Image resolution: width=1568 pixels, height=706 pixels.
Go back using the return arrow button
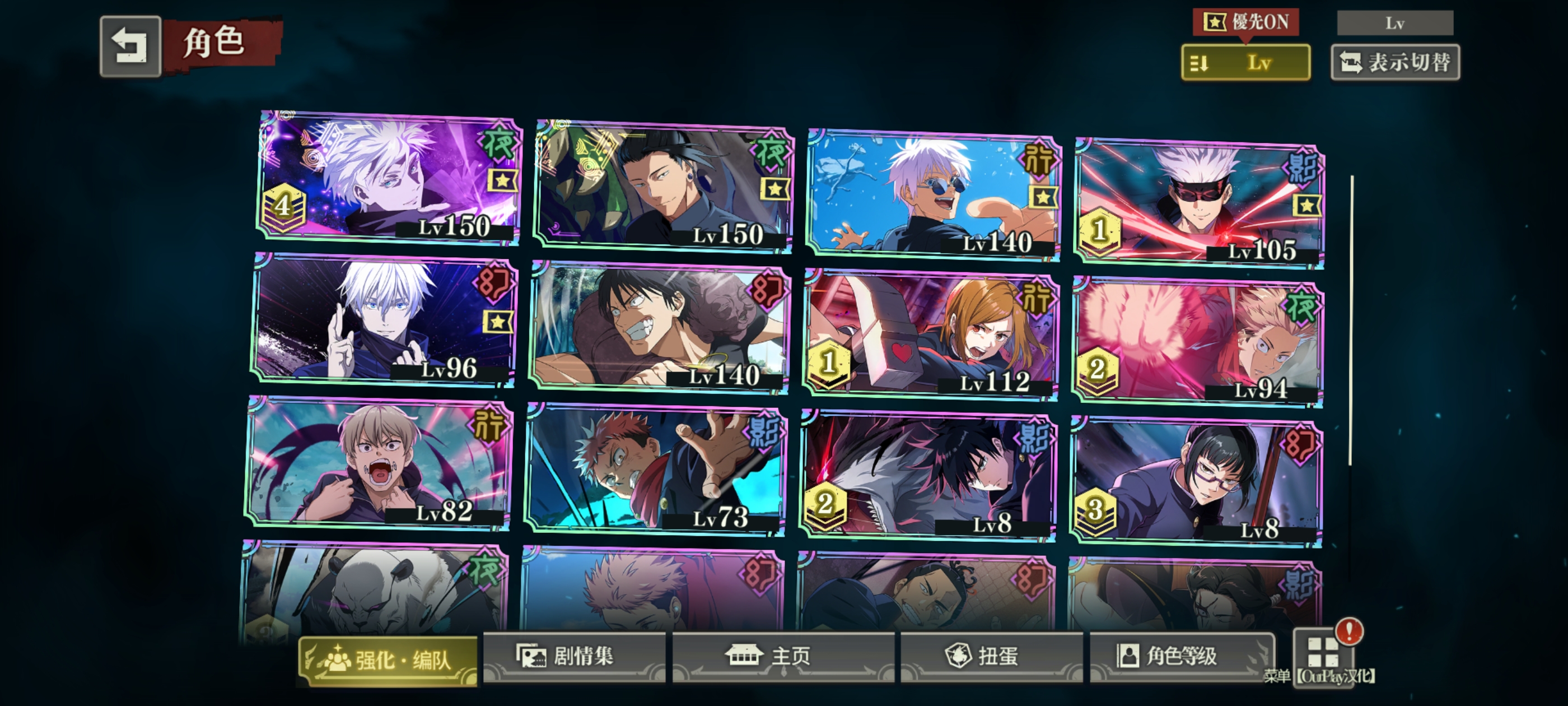tap(130, 47)
